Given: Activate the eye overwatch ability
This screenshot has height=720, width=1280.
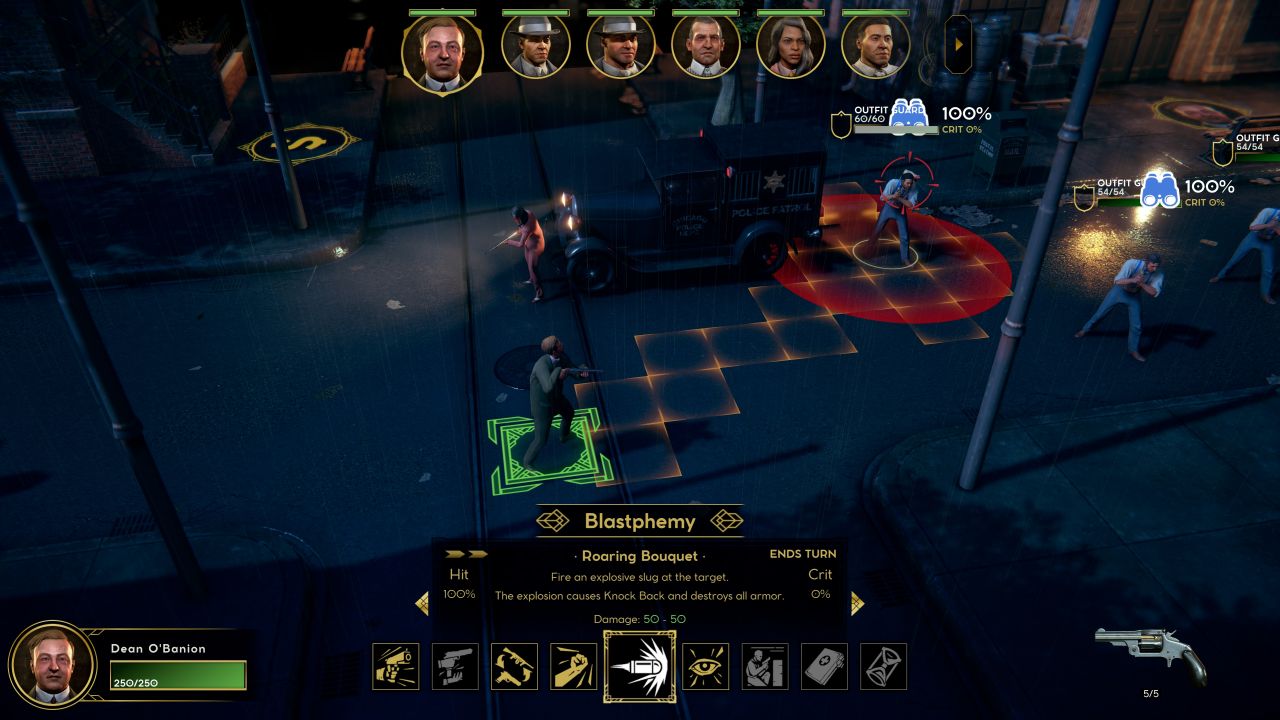Looking at the screenshot, I should pos(706,666).
